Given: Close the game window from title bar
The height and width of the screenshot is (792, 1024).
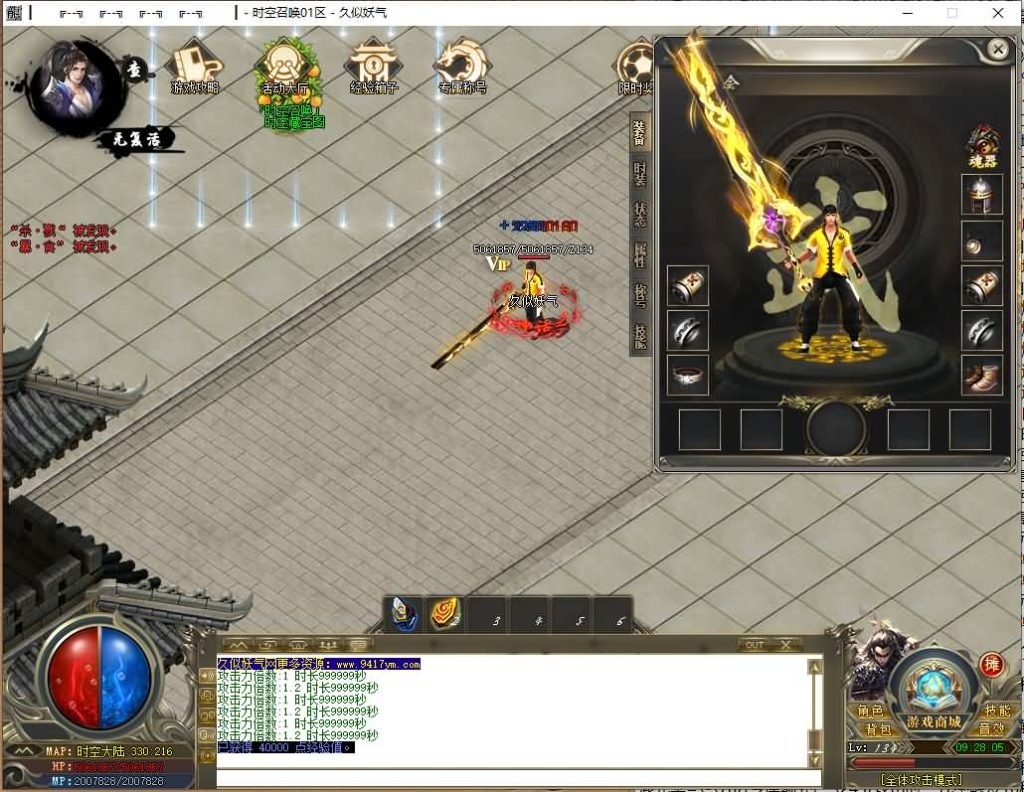Looking at the screenshot, I should pyautogui.click(x=998, y=13).
